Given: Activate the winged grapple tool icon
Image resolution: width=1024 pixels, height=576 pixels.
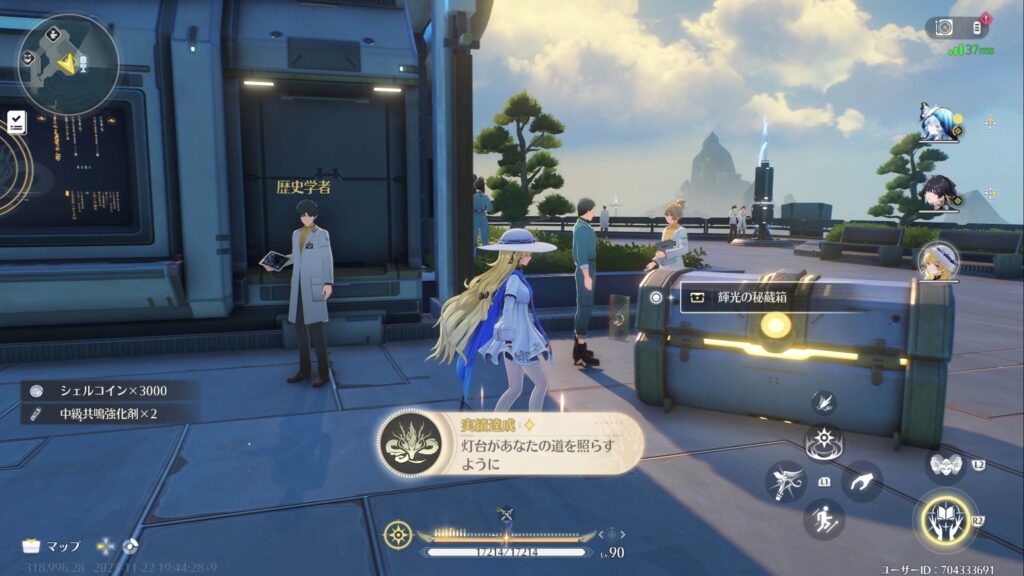Looking at the screenshot, I should coord(786,481).
